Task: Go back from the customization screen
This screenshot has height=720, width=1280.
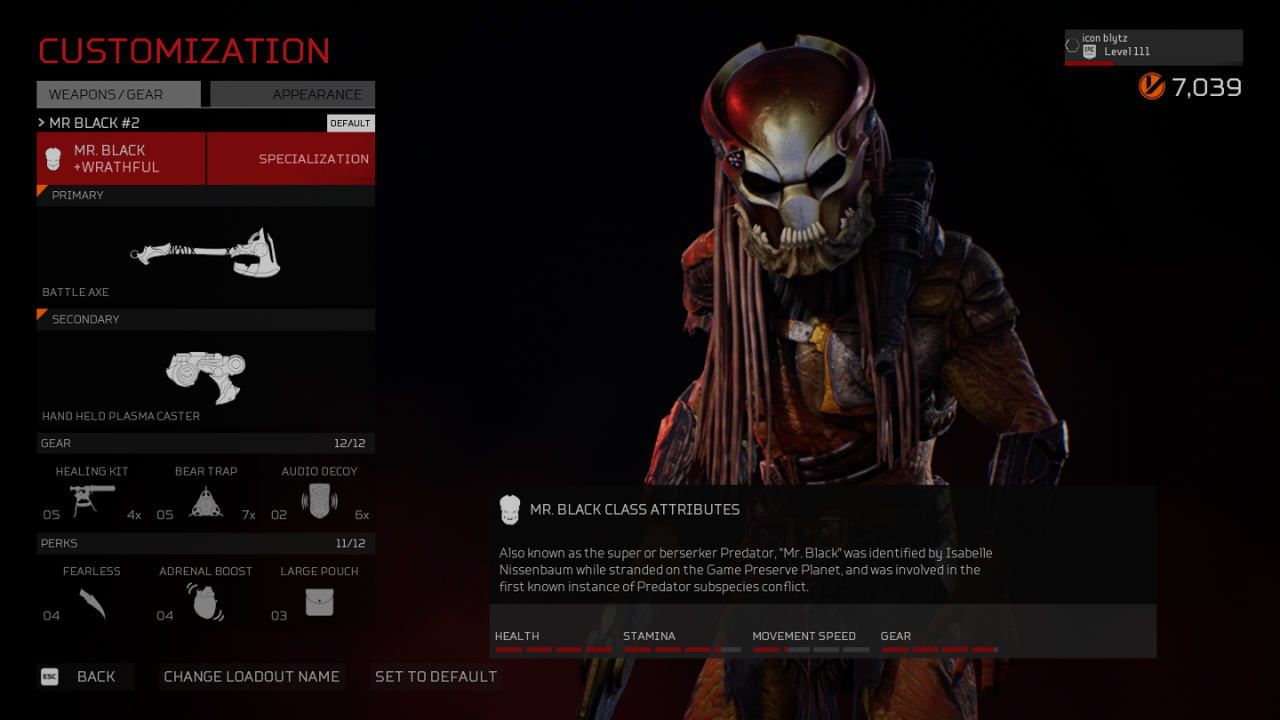Action: 84,677
